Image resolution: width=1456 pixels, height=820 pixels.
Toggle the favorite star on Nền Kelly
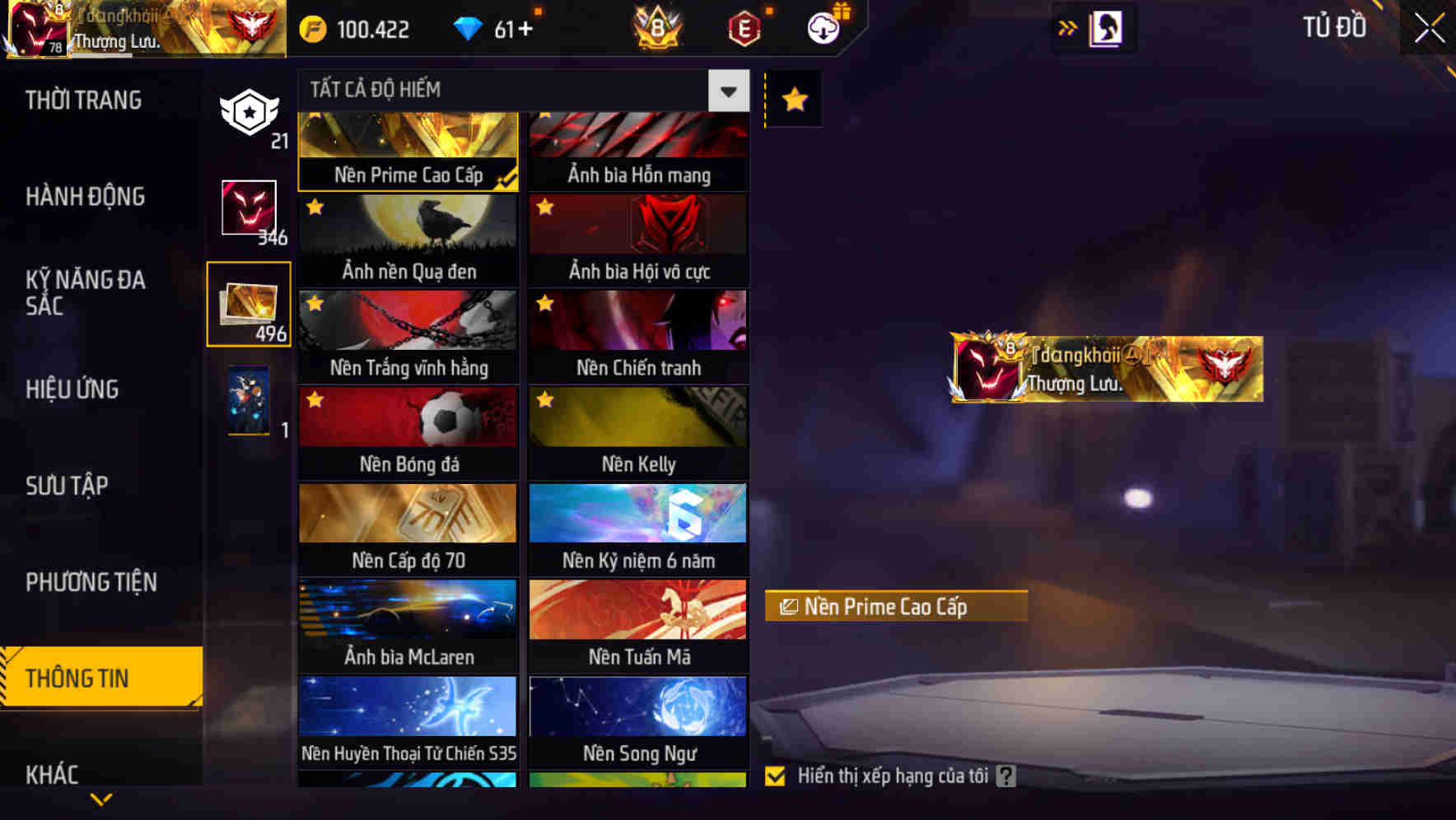[x=544, y=400]
